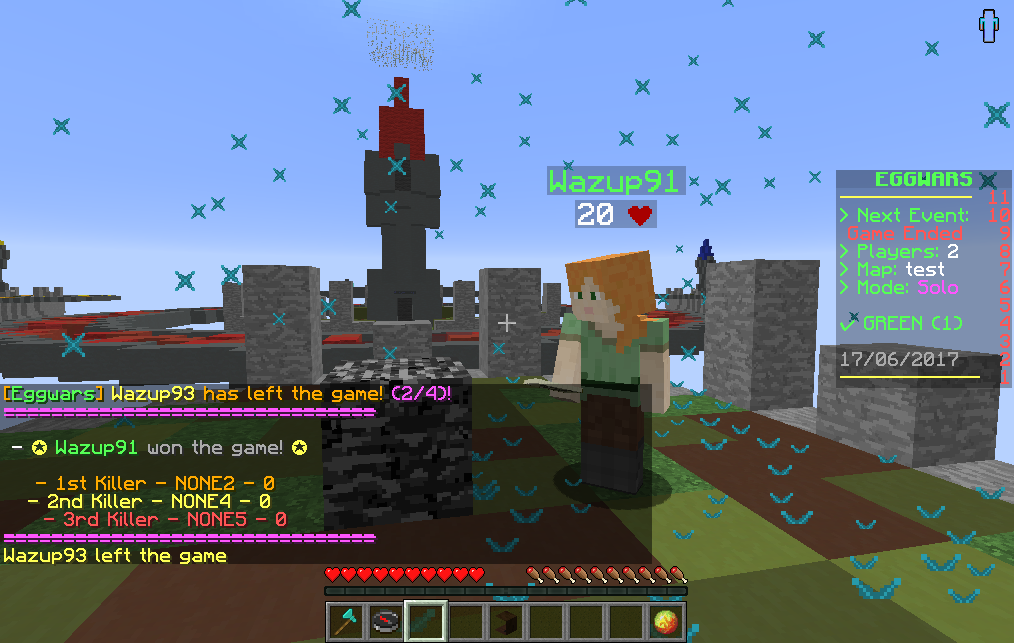Image resolution: width=1014 pixels, height=643 pixels.
Task: Select the fire charge orb slot
Action: tap(667, 621)
